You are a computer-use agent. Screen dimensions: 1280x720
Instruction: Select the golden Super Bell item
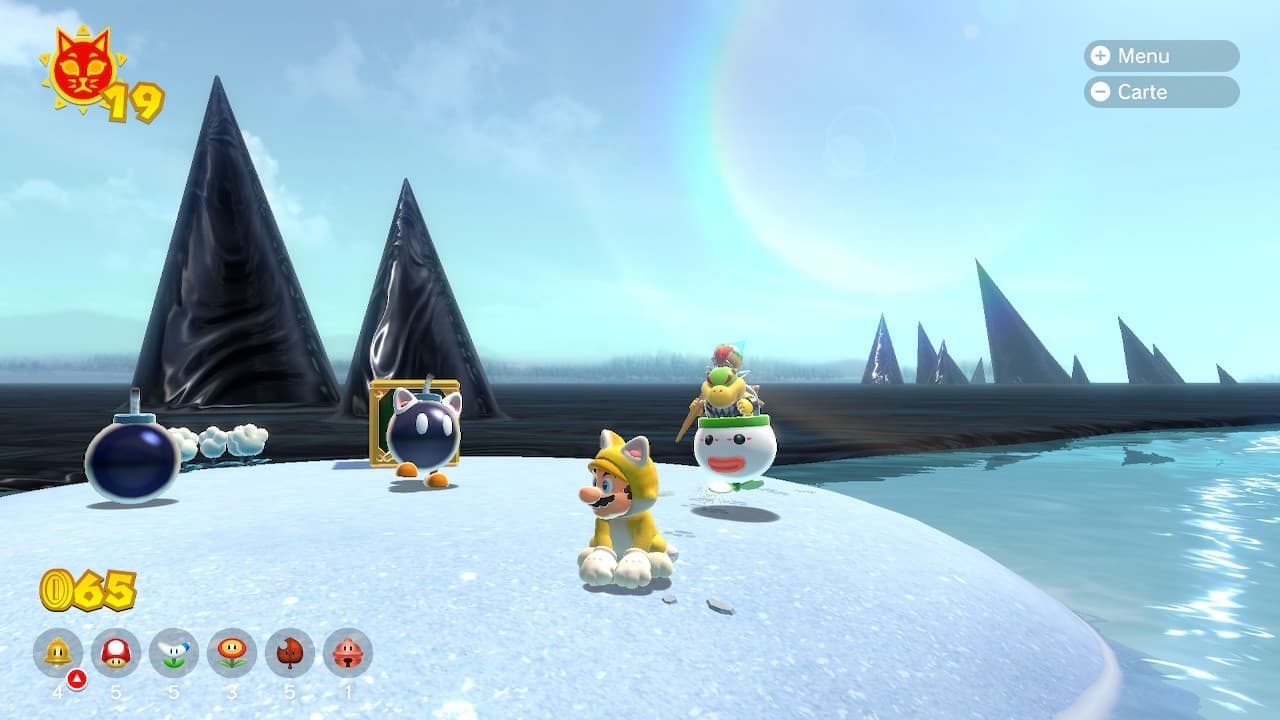pyautogui.click(x=58, y=653)
